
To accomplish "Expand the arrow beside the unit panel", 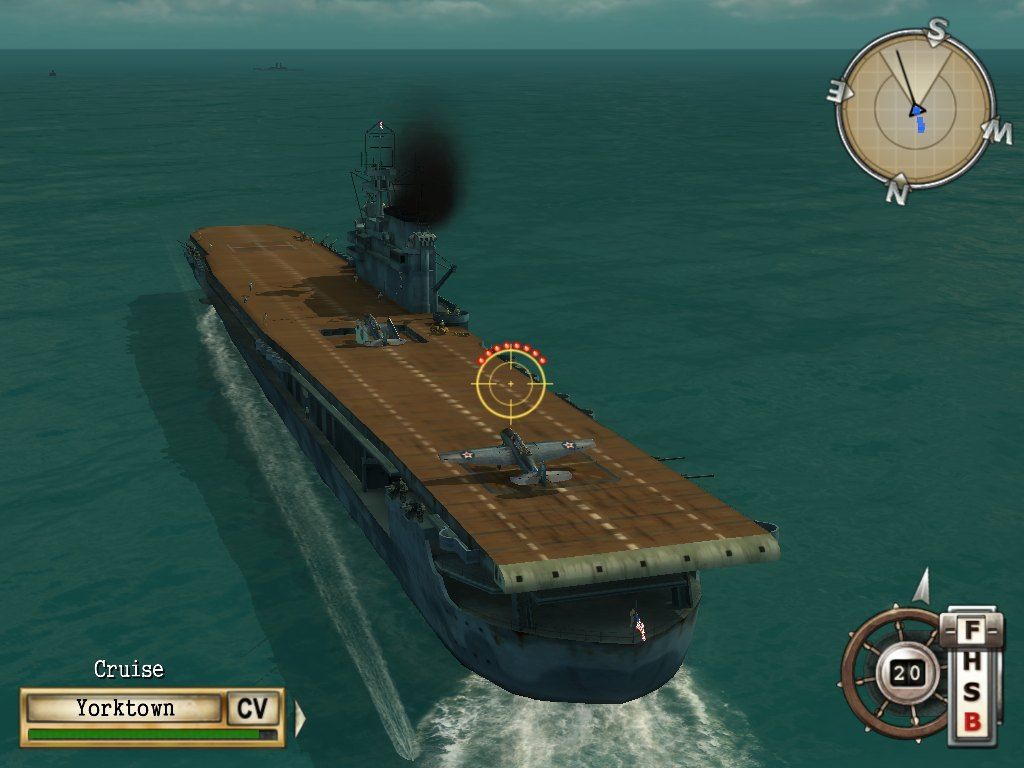I will (299, 717).
